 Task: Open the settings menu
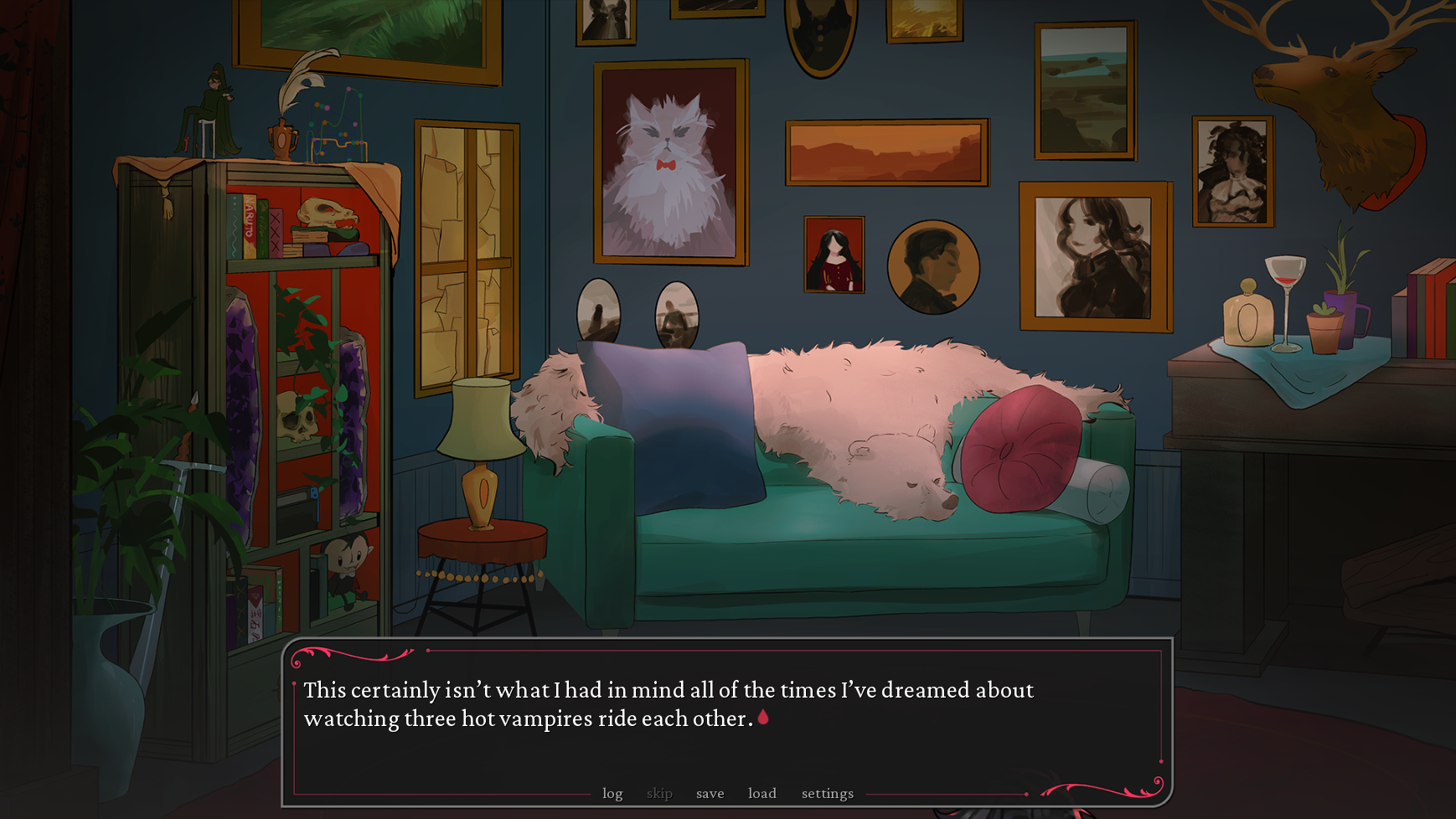click(827, 793)
